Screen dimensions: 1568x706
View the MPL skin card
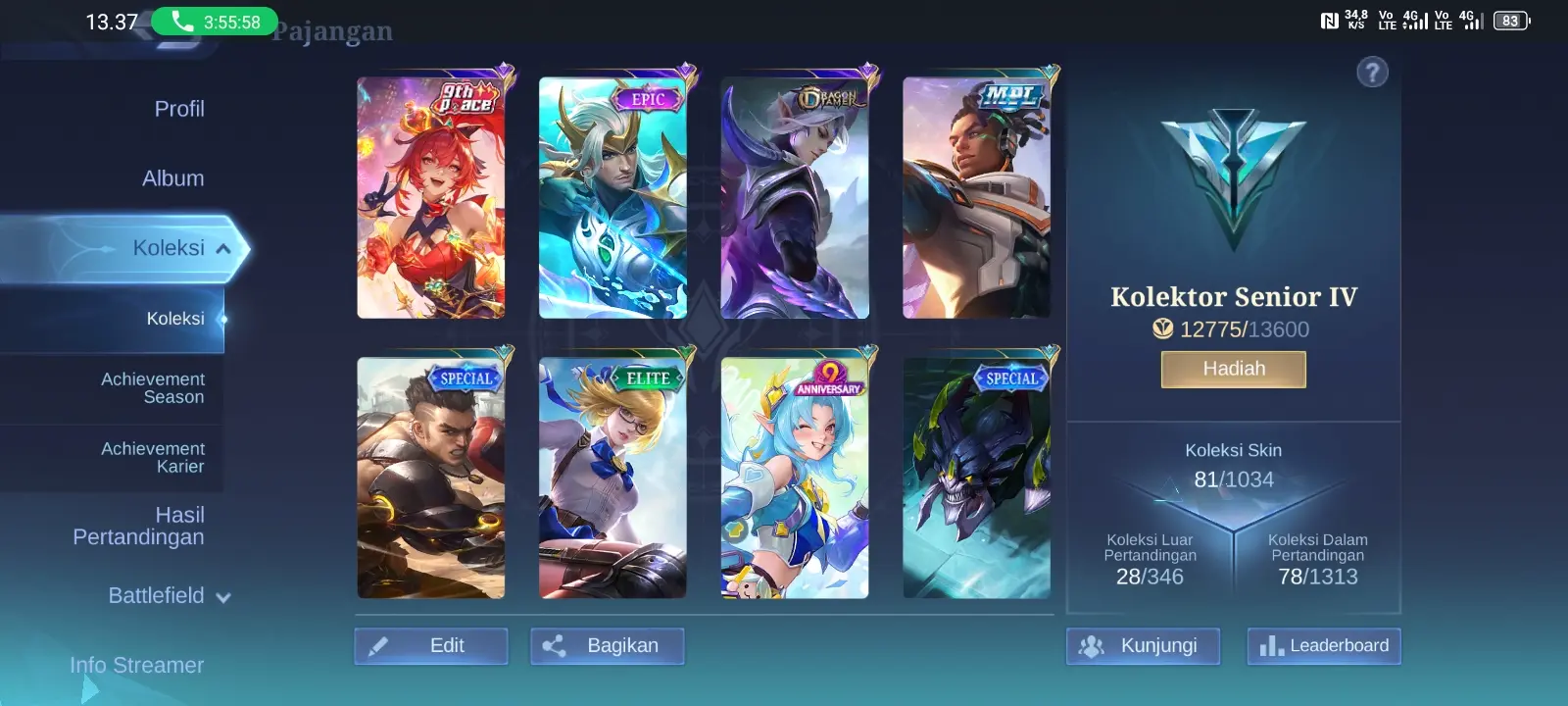976,198
